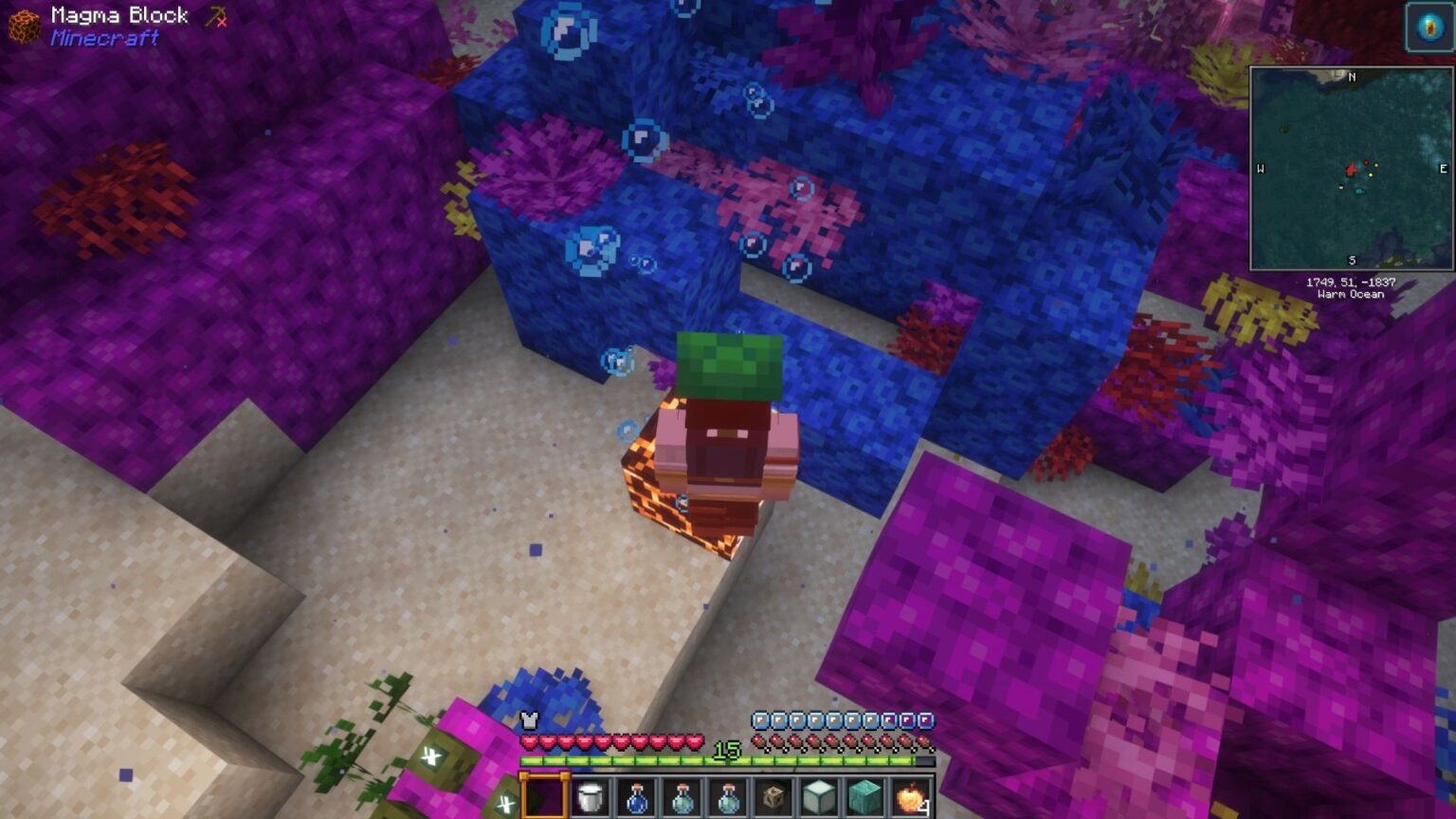The height and width of the screenshot is (819, 1456).
Task: Click the red waypoint dot on the minimap
Action: pyautogui.click(x=1366, y=162)
